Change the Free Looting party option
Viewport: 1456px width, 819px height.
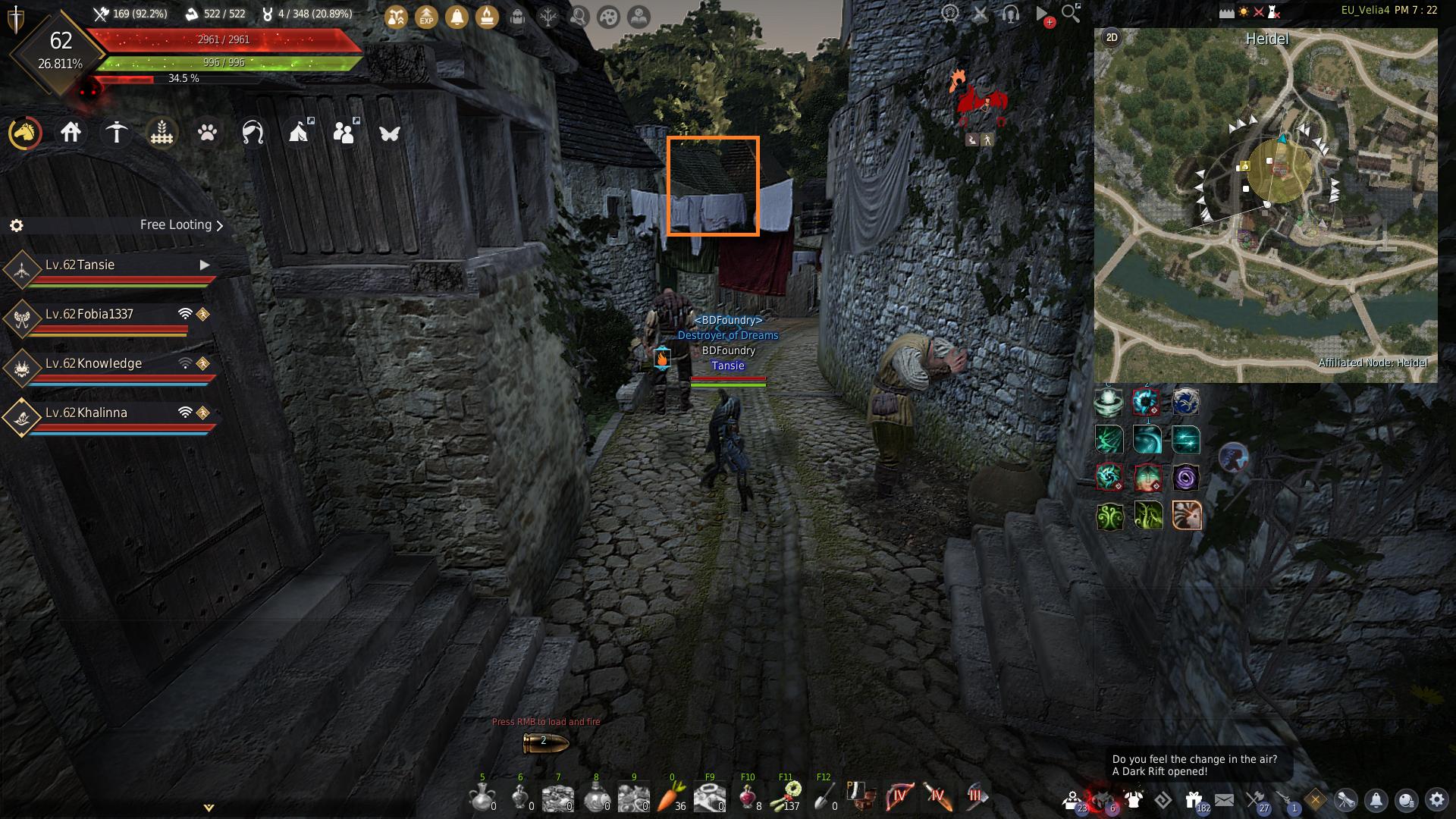tap(181, 225)
